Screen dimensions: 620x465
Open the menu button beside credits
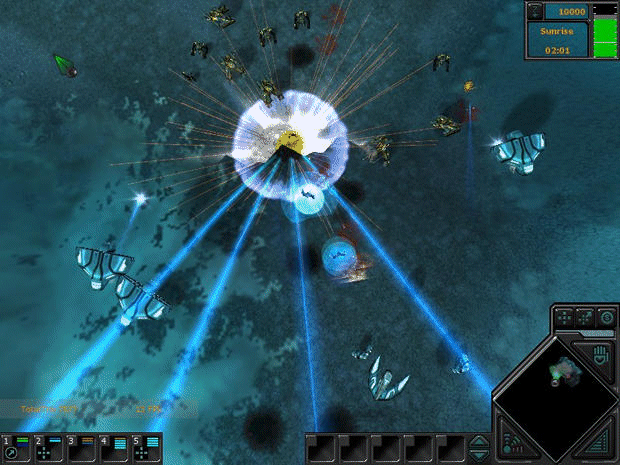tap(535, 11)
